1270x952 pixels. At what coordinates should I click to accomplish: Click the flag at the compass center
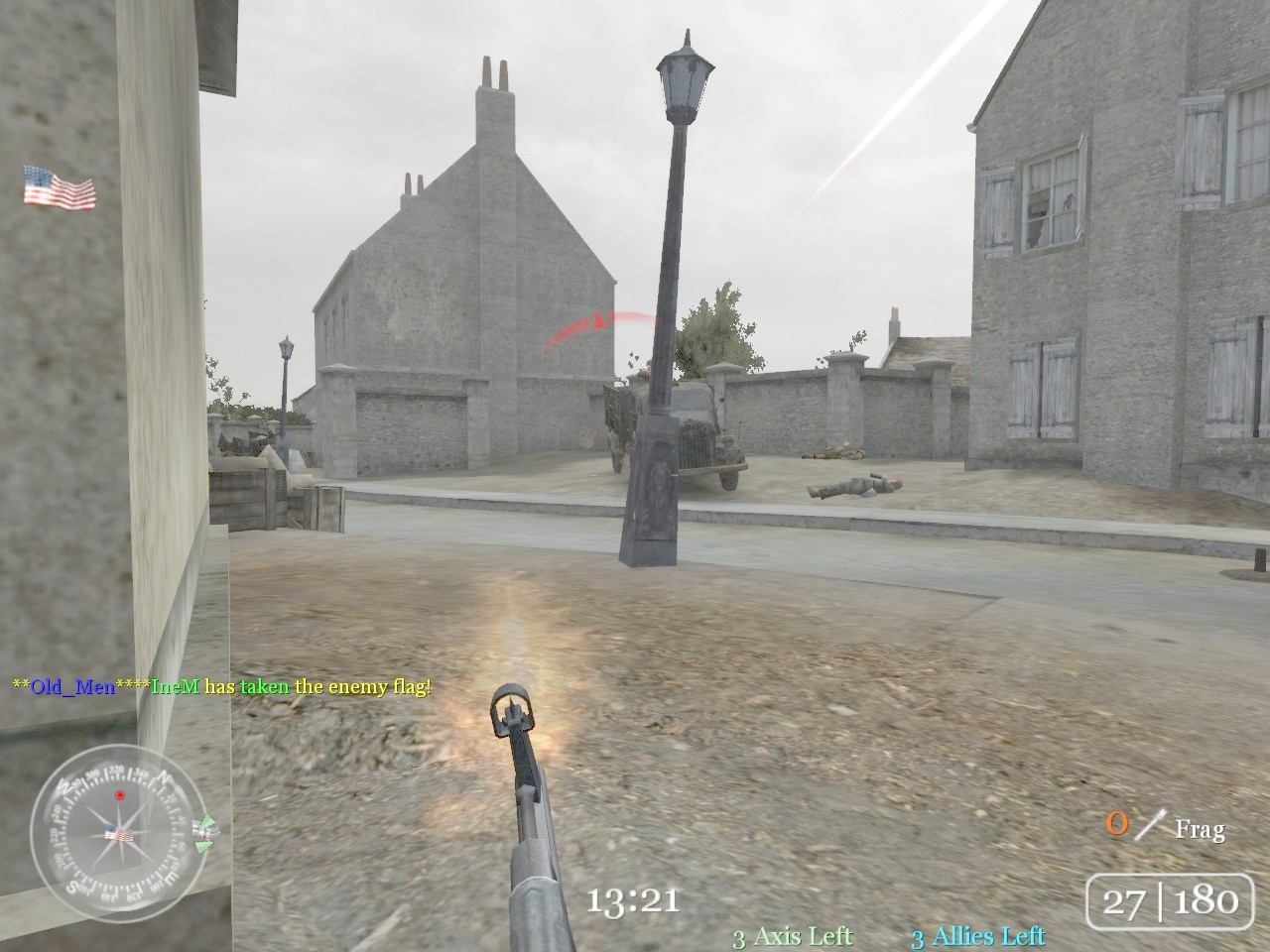[119, 833]
